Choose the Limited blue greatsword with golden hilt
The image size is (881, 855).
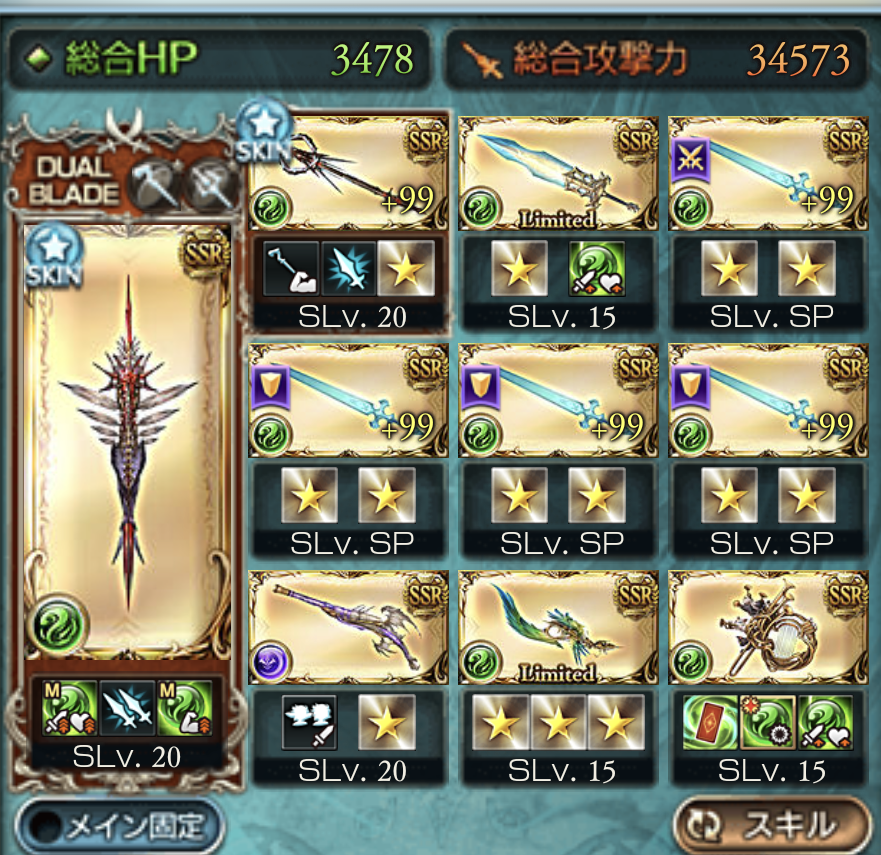[558, 172]
